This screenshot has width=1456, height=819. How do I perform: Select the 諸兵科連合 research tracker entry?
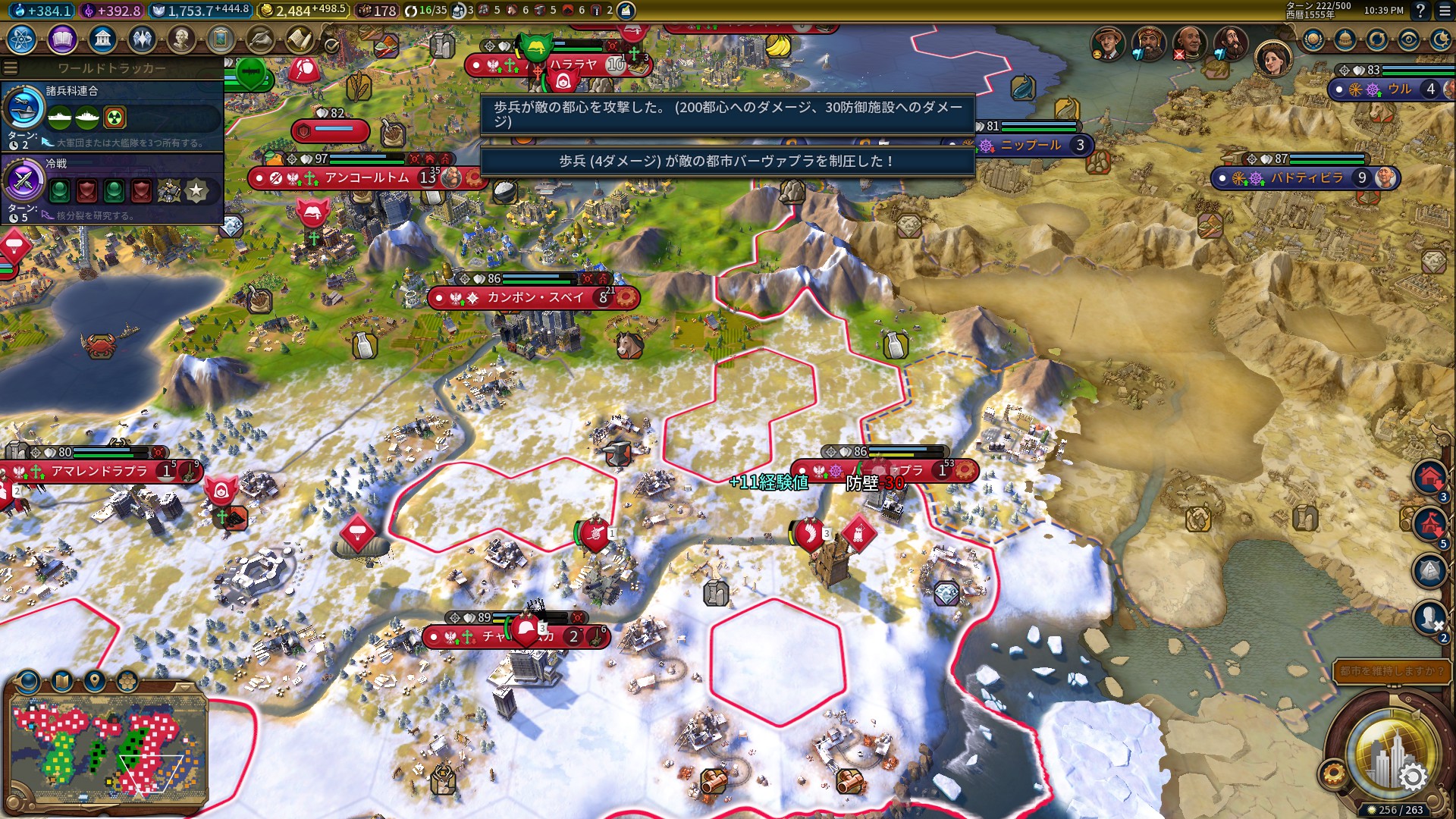point(112,115)
